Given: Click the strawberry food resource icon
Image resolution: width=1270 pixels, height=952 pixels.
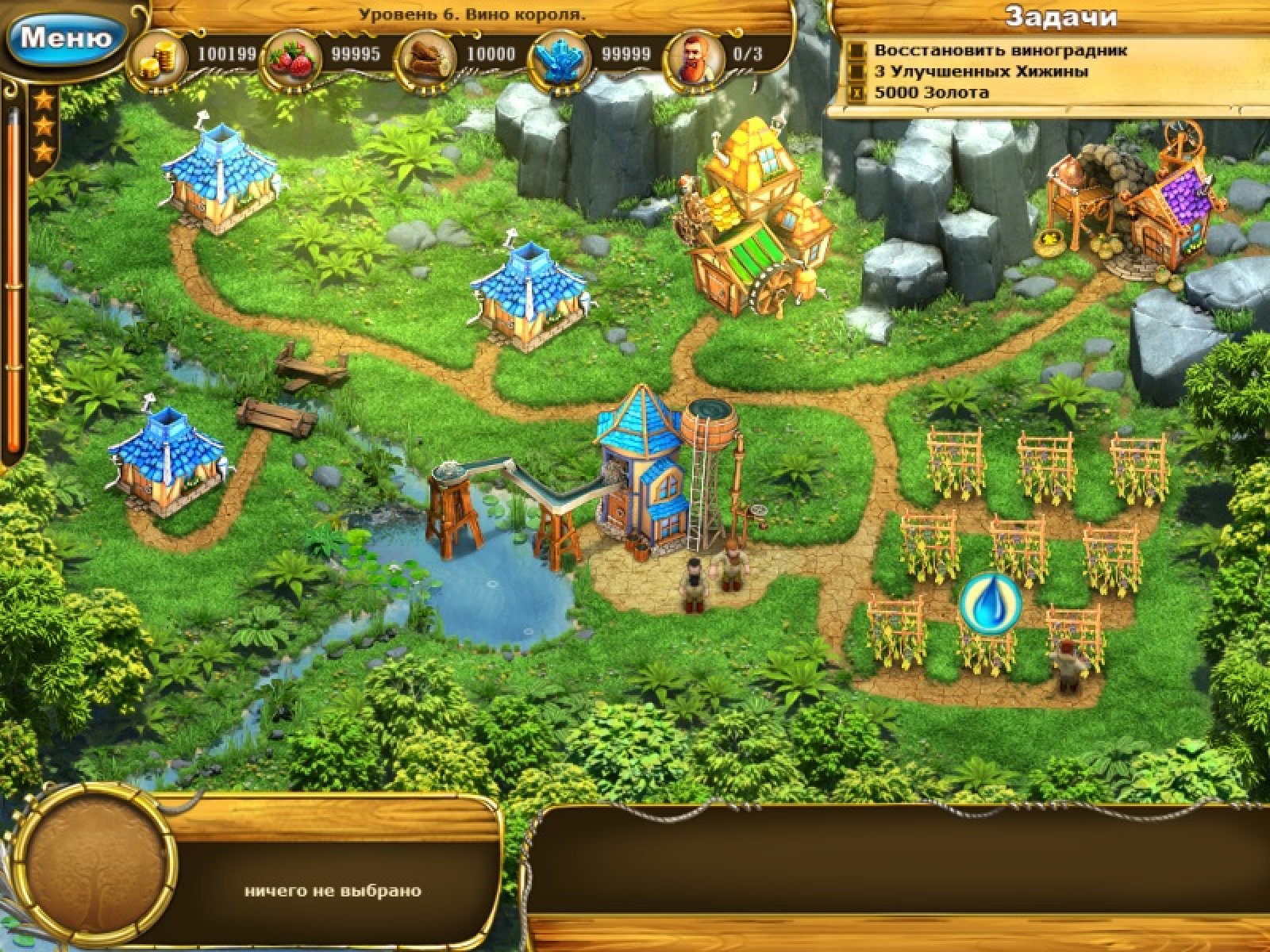Looking at the screenshot, I should tap(291, 55).
